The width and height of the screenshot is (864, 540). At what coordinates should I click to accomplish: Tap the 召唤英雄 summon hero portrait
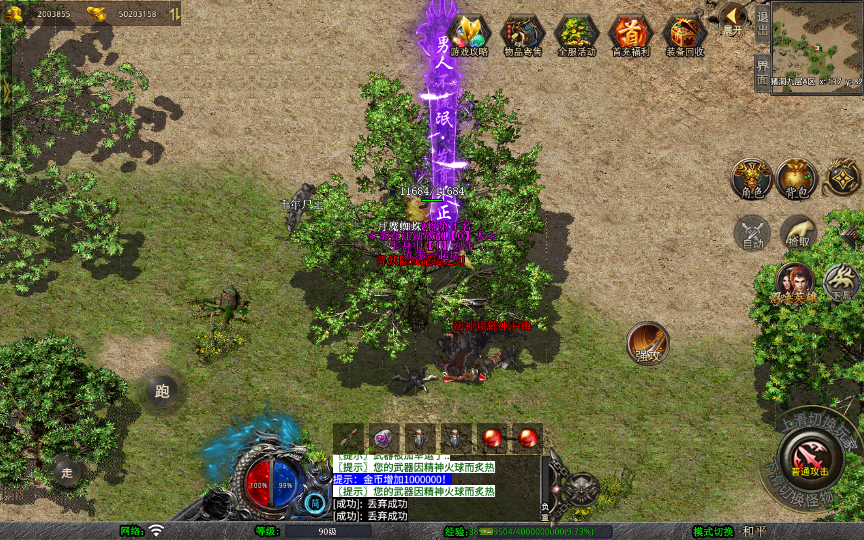pyautogui.click(x=793, y=283)
